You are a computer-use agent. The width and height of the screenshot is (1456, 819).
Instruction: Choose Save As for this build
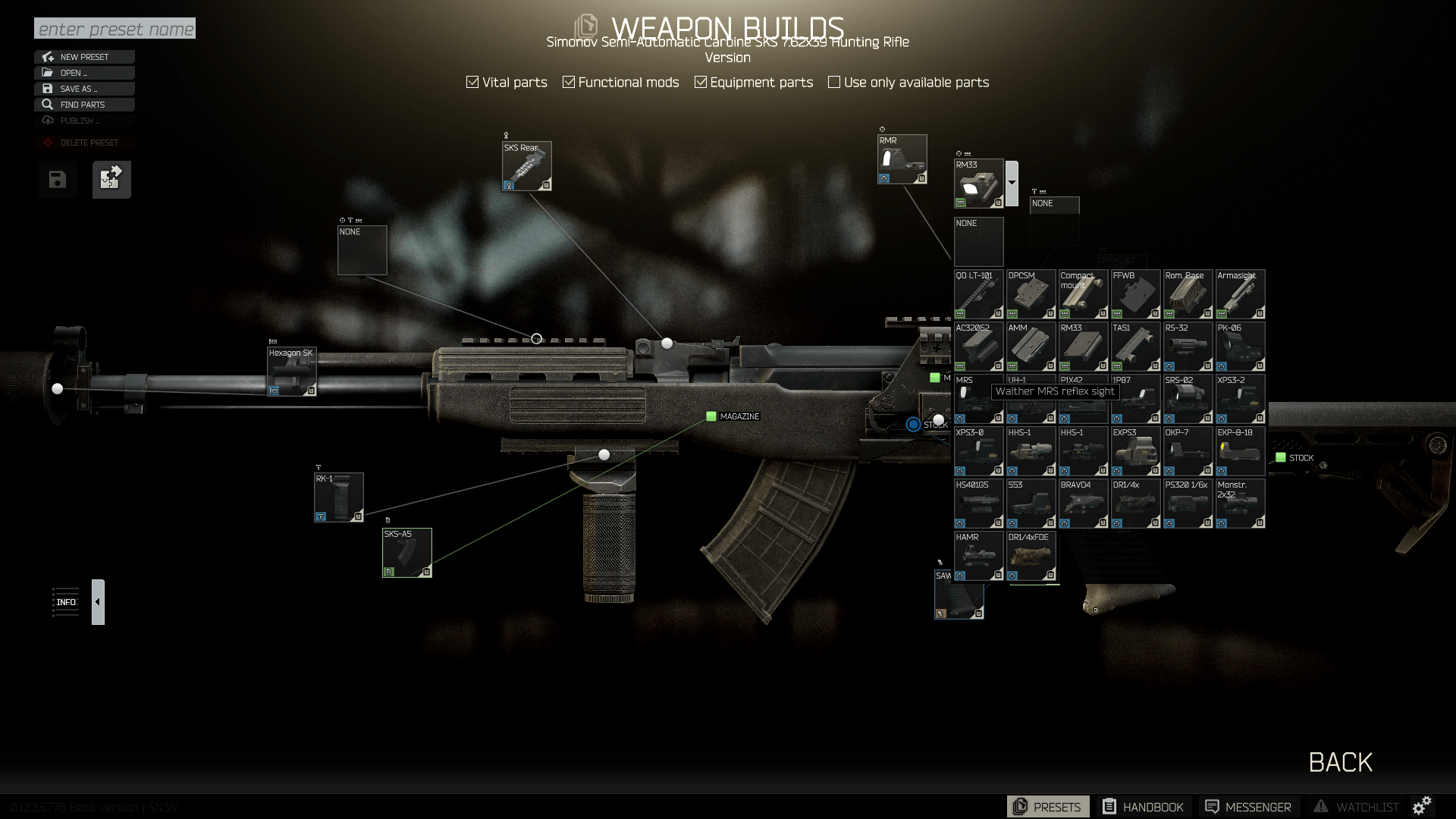tap(84, 89)
